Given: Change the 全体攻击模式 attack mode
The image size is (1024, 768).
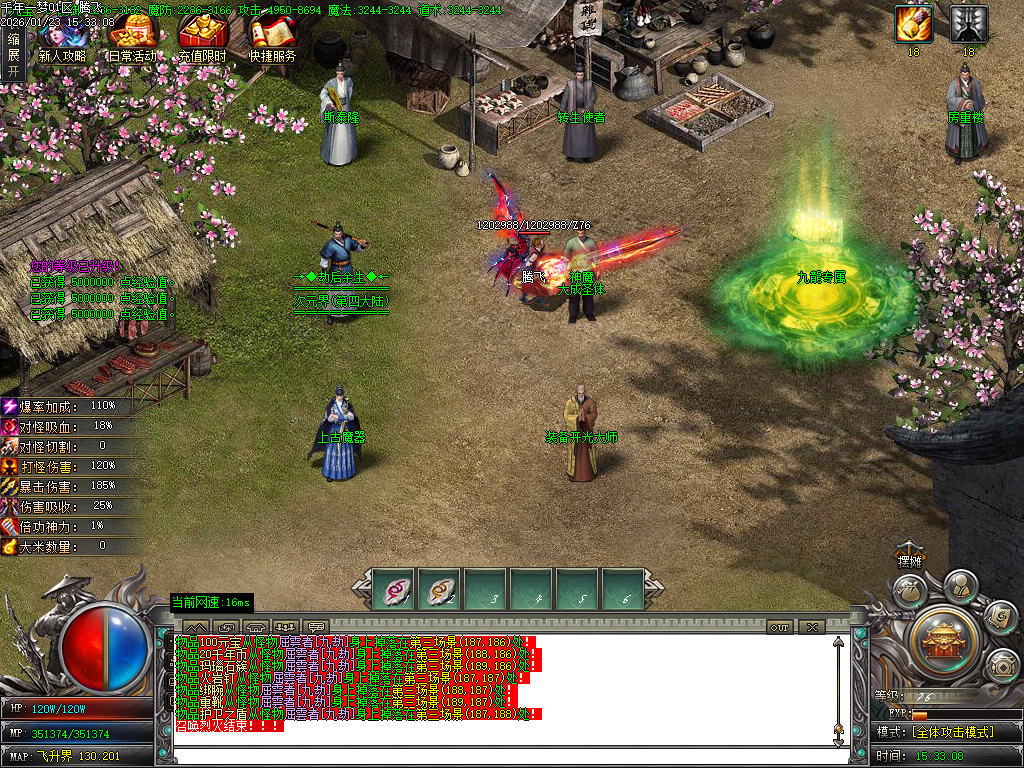Looking at the screenshot, I should [x=953, y=732].
